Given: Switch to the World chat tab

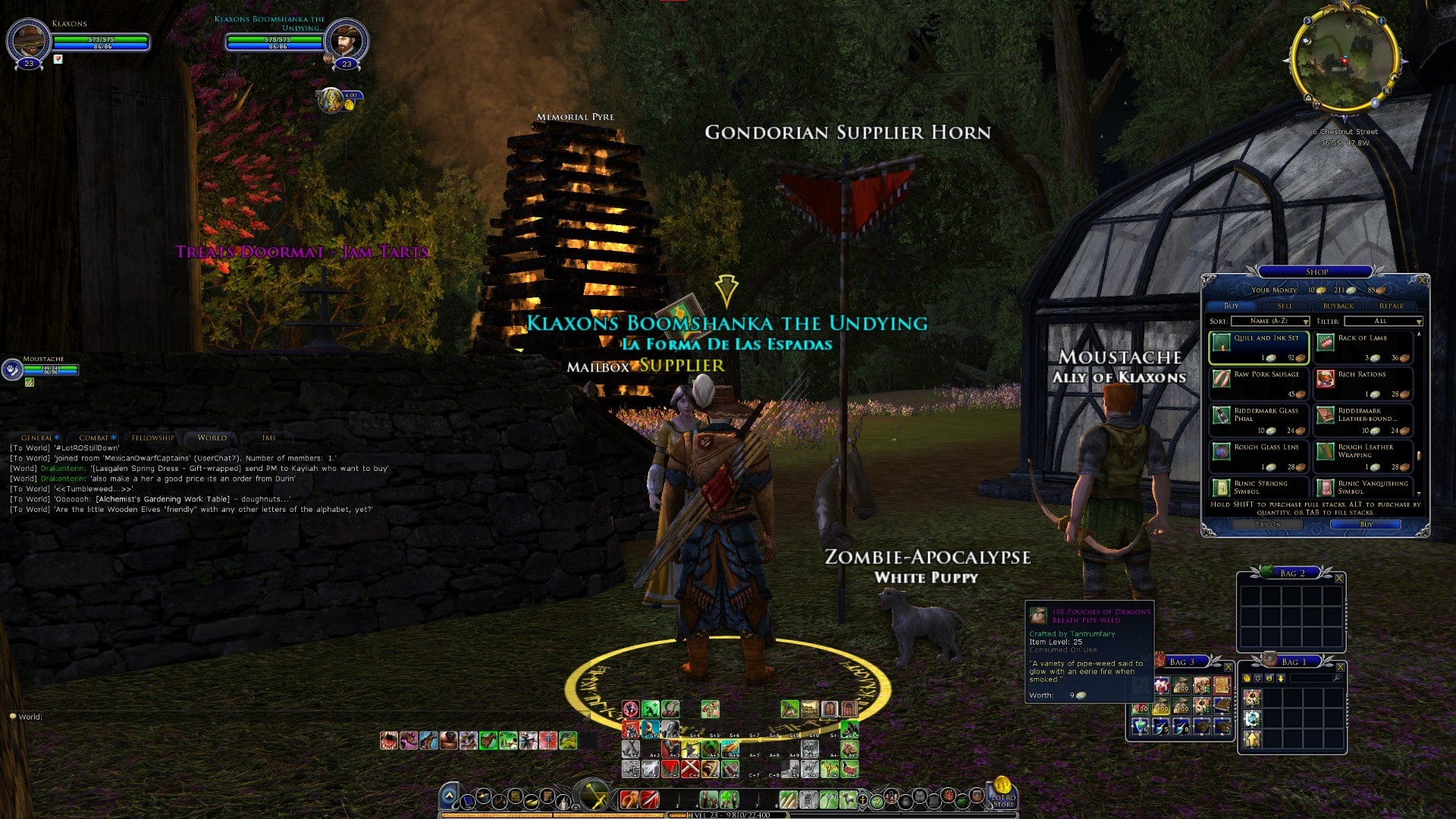Looking at the screenshot, I should pos(212,438).
